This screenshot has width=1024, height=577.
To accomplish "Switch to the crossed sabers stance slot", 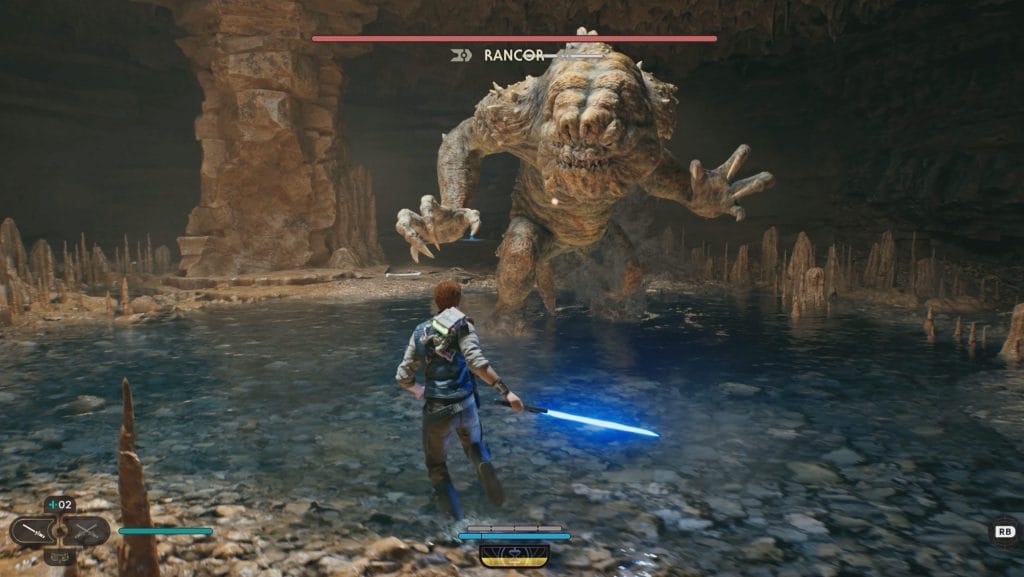I will (88, 531).
